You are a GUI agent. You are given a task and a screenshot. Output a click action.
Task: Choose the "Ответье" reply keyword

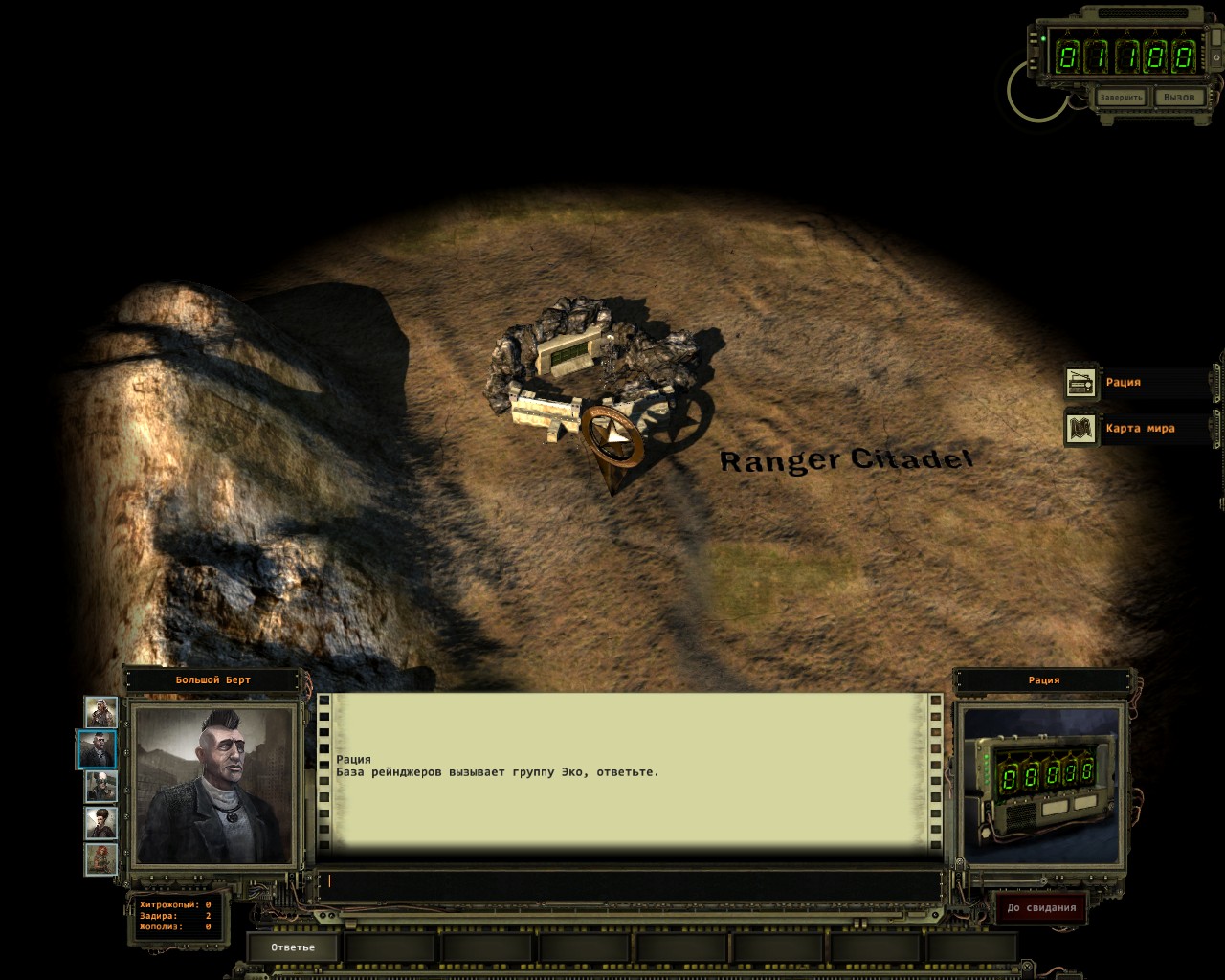(x=293, y=947)
